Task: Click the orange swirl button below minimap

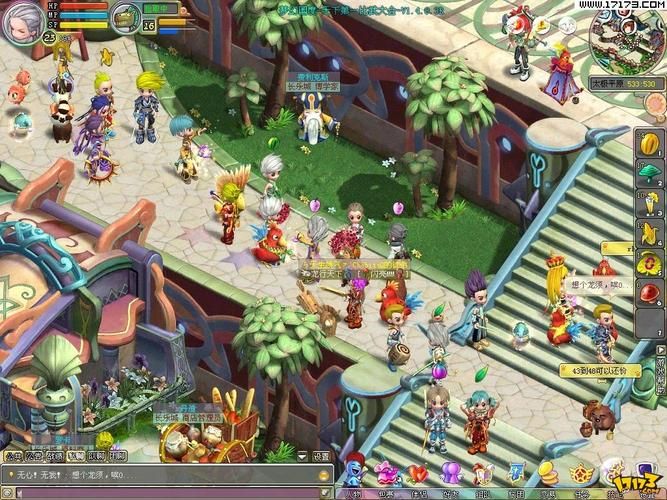Action: click(654, 102)
